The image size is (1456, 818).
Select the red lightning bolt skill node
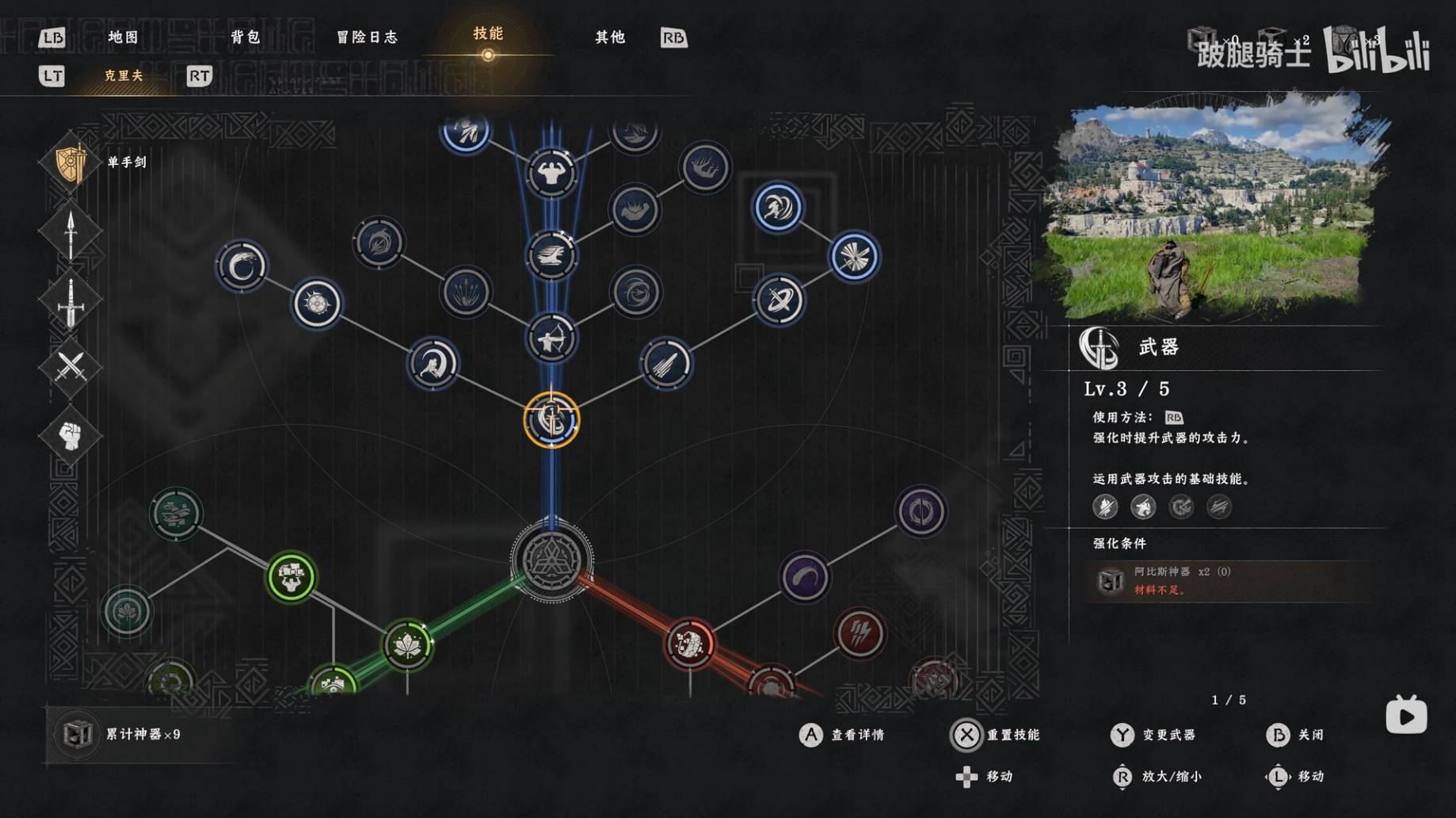pyautogui.click(x=859, y=633)
